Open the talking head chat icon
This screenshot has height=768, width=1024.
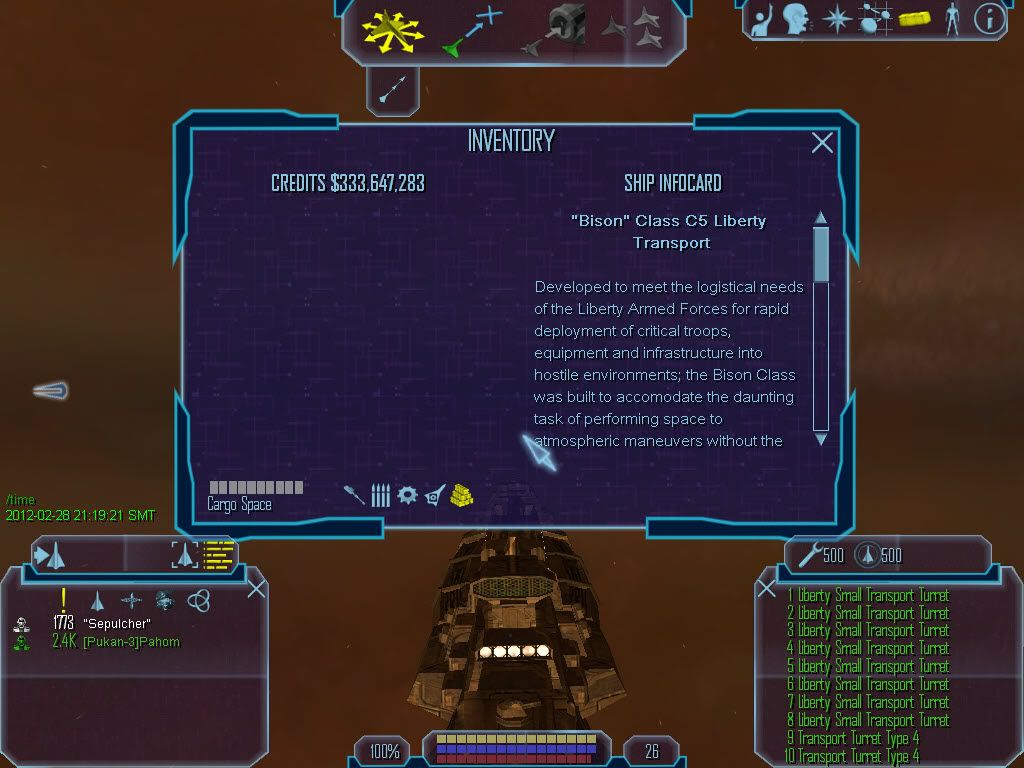point(796,19)
